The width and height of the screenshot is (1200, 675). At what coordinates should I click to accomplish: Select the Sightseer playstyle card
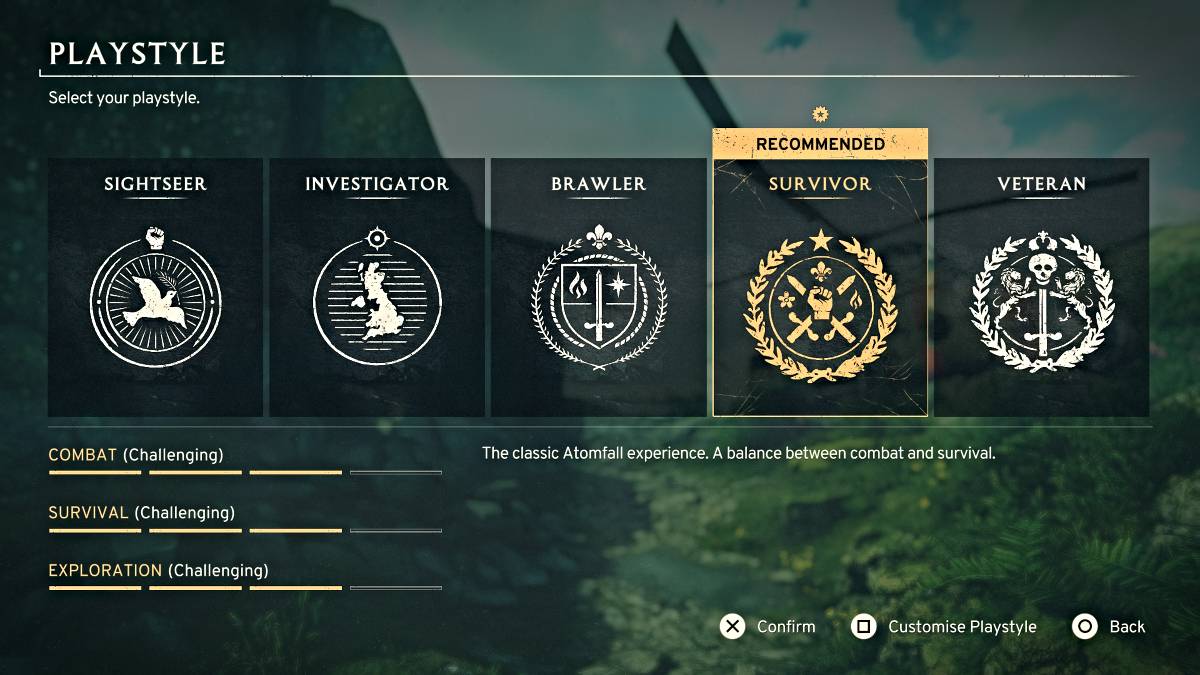(155, 288)
